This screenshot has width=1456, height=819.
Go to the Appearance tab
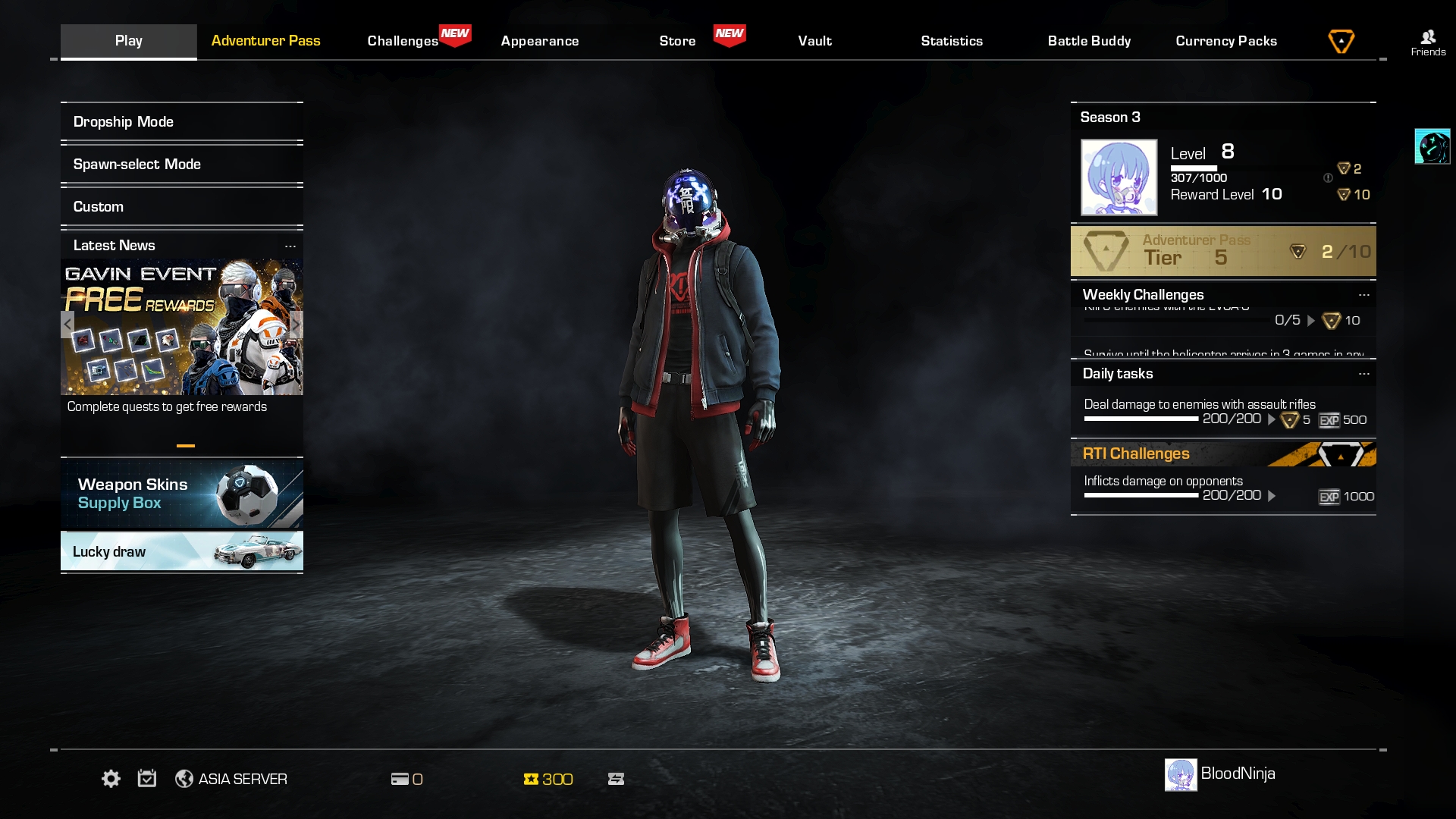(539, 41)
